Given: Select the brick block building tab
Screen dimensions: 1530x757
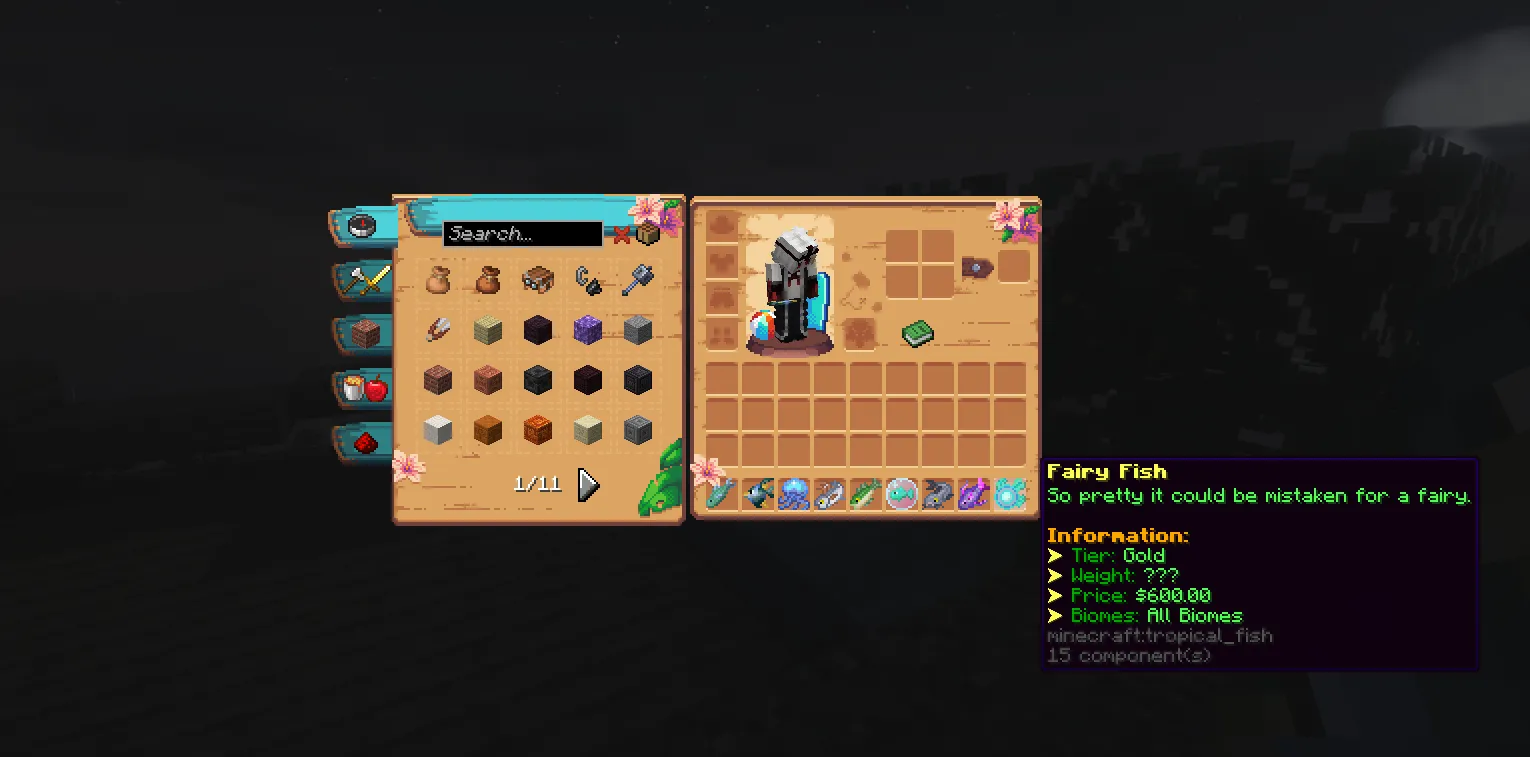Looking at the screenshot, I should coord(364,333).
